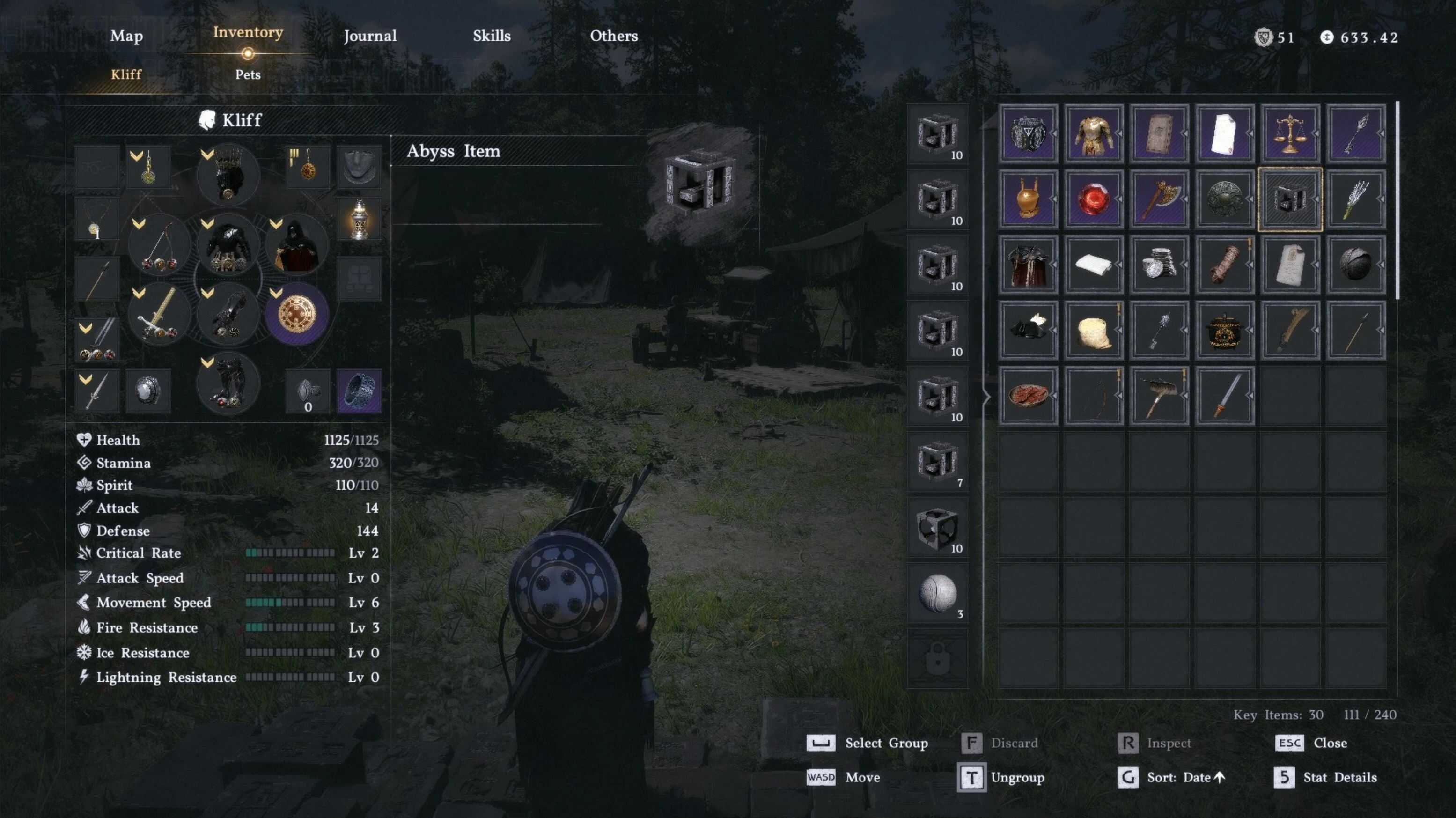Click the equipped golden round shield
The image size is (1456, 818).
[296, 314]
